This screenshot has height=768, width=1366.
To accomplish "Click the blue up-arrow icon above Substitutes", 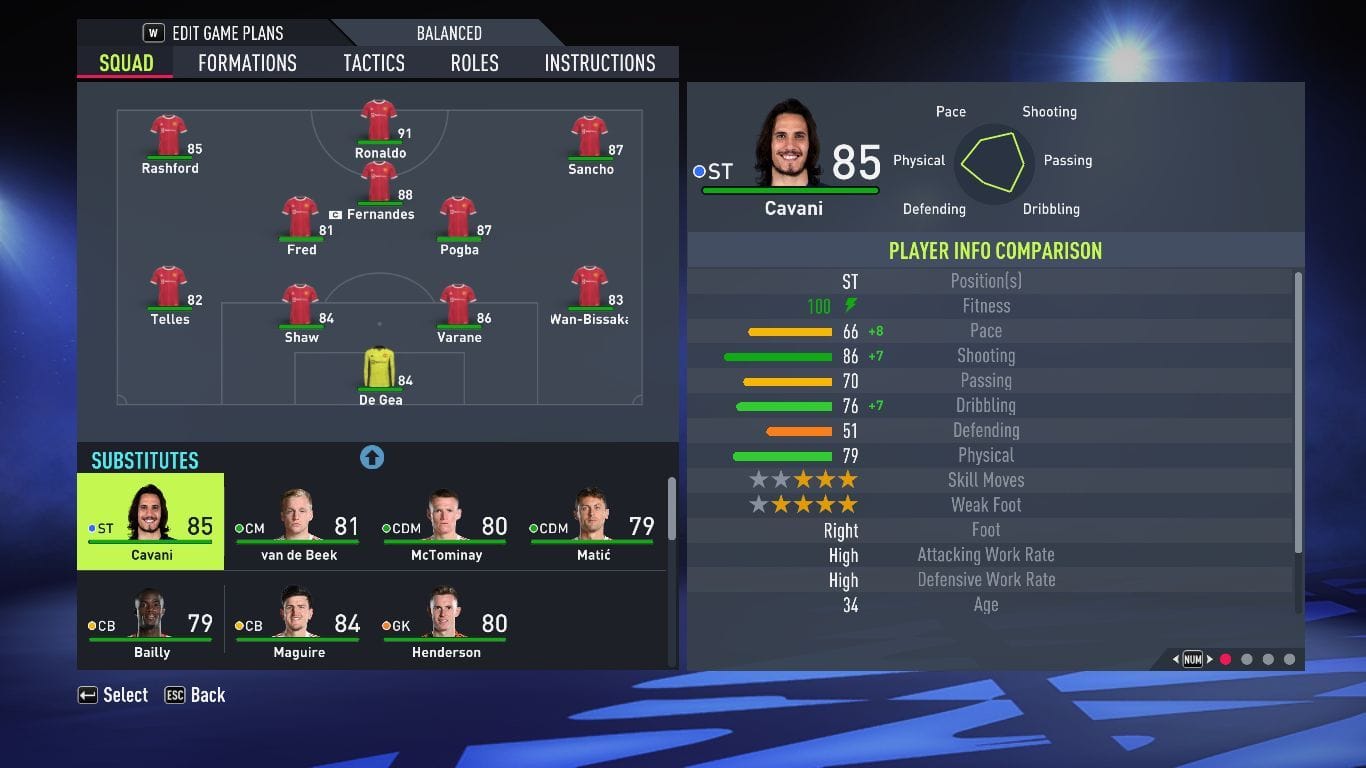I will (x=372, y=457).
